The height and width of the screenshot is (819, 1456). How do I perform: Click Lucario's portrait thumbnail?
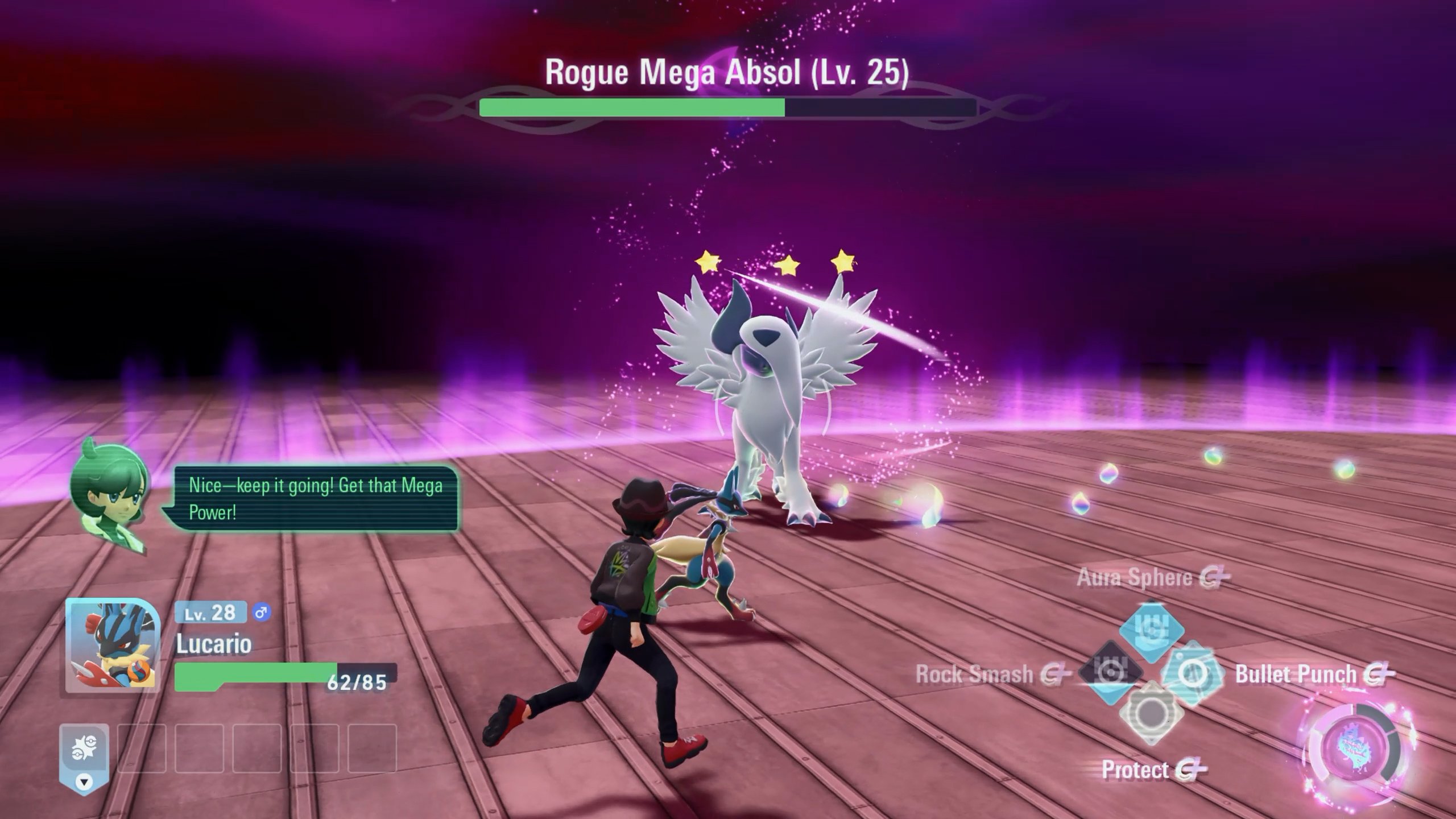(x=112, y=646)
